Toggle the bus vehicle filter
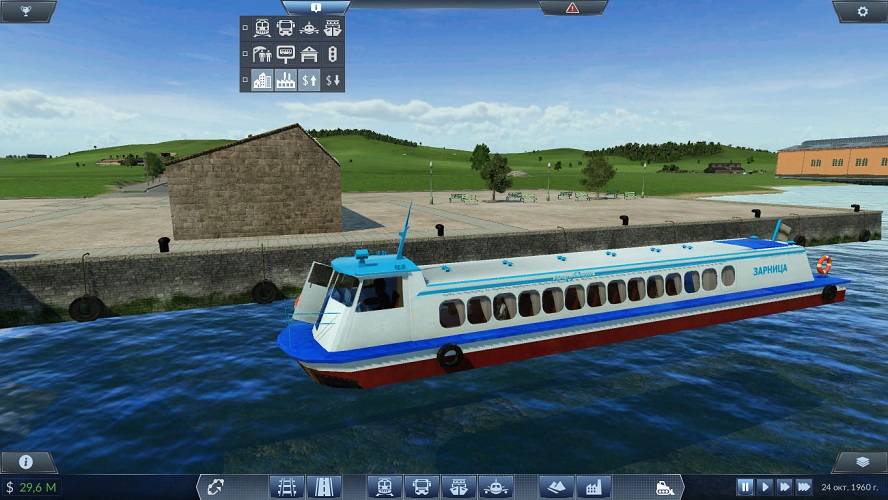 286,29
